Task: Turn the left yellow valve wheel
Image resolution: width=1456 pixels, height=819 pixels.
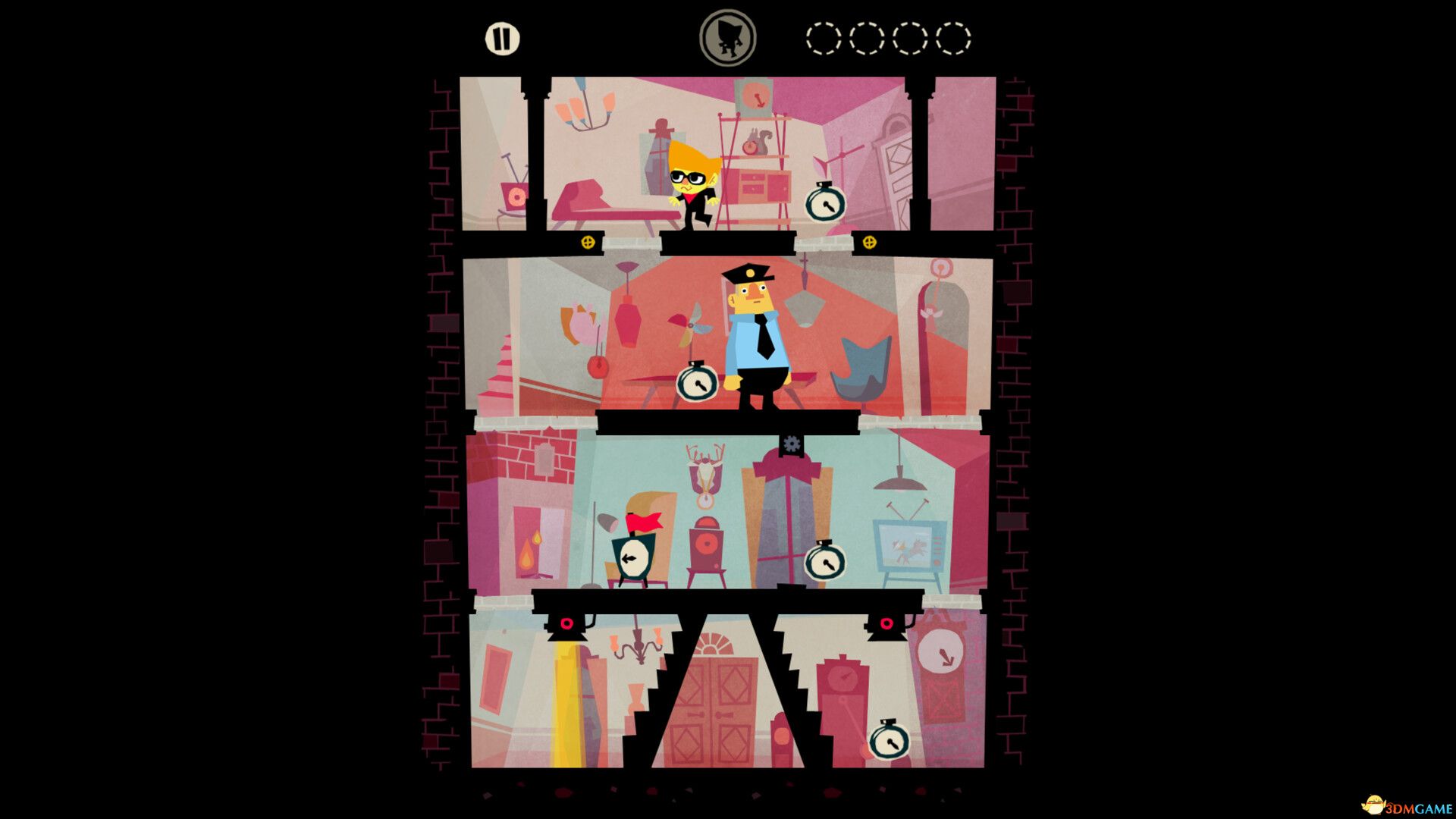Action: coord(589,241)
